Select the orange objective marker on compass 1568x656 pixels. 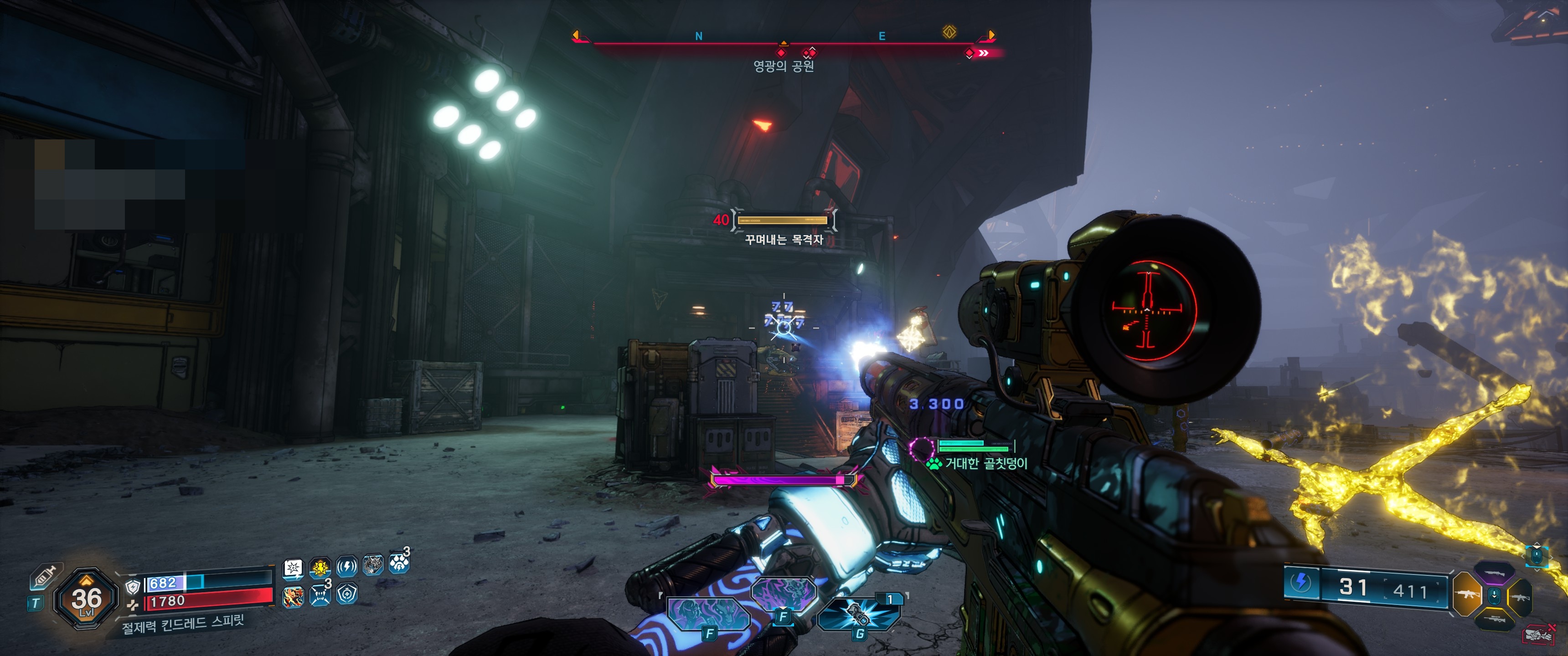point(949,31)
